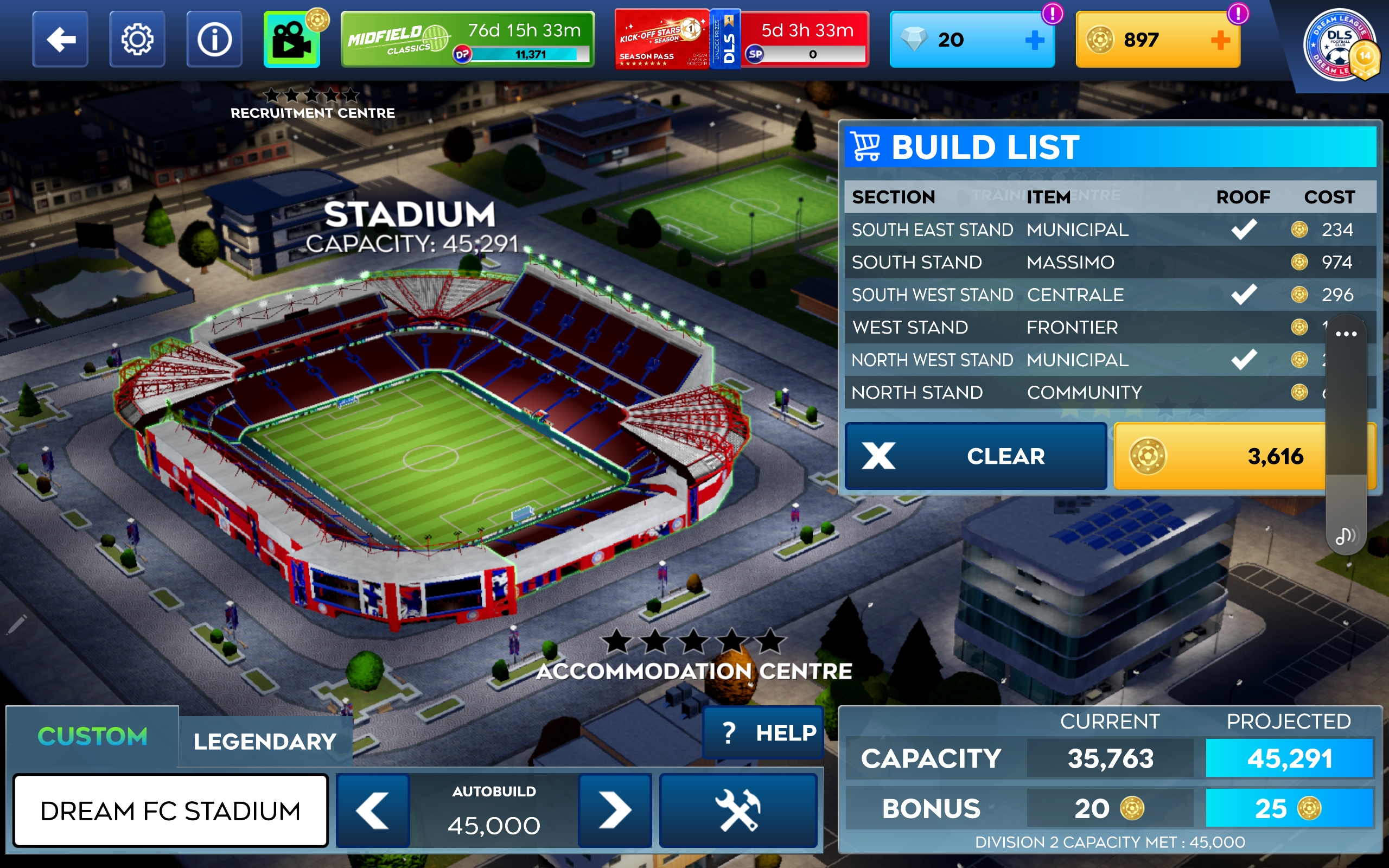Decrease autobuild capacity with left arrow

click(x=373, y=810)
